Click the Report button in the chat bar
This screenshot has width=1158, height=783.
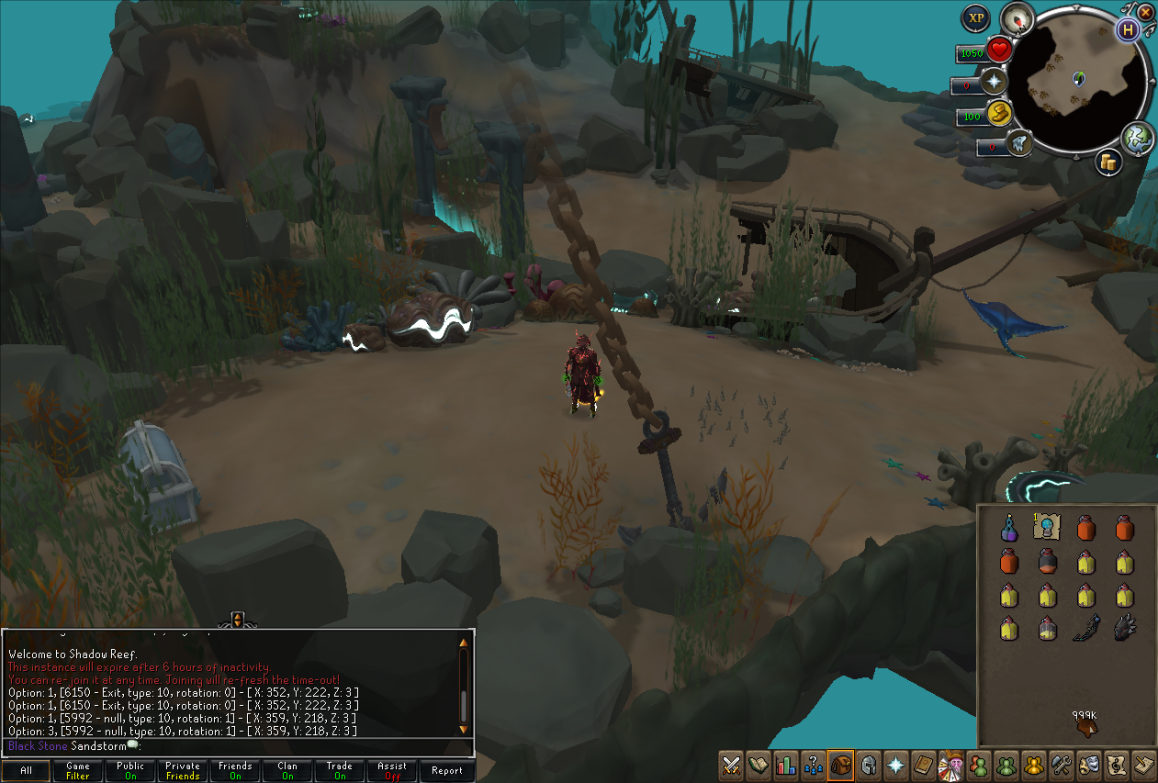[x=447, y=771]
